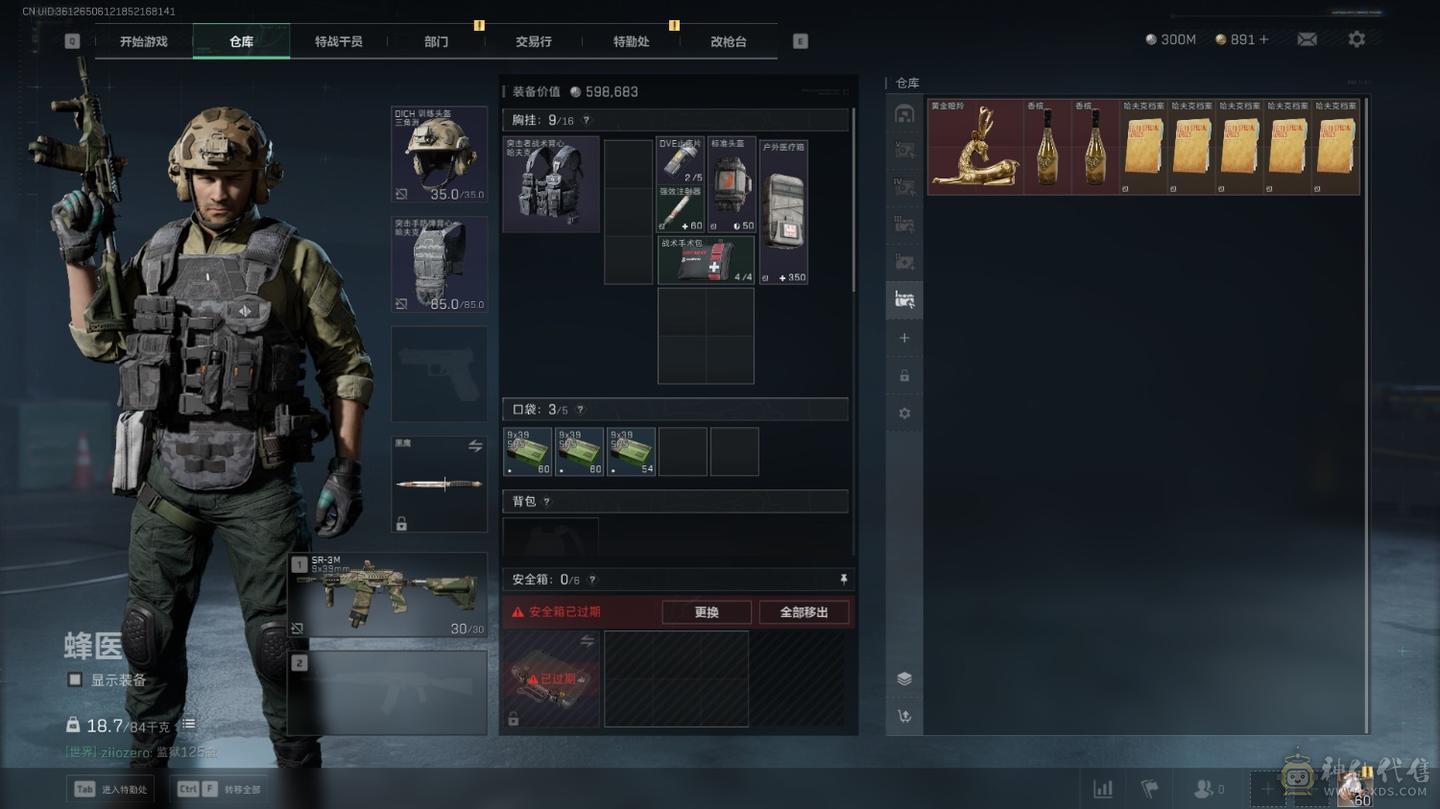
Task: Open the 特战干员 tab
Action: click(x=338, y=41)
